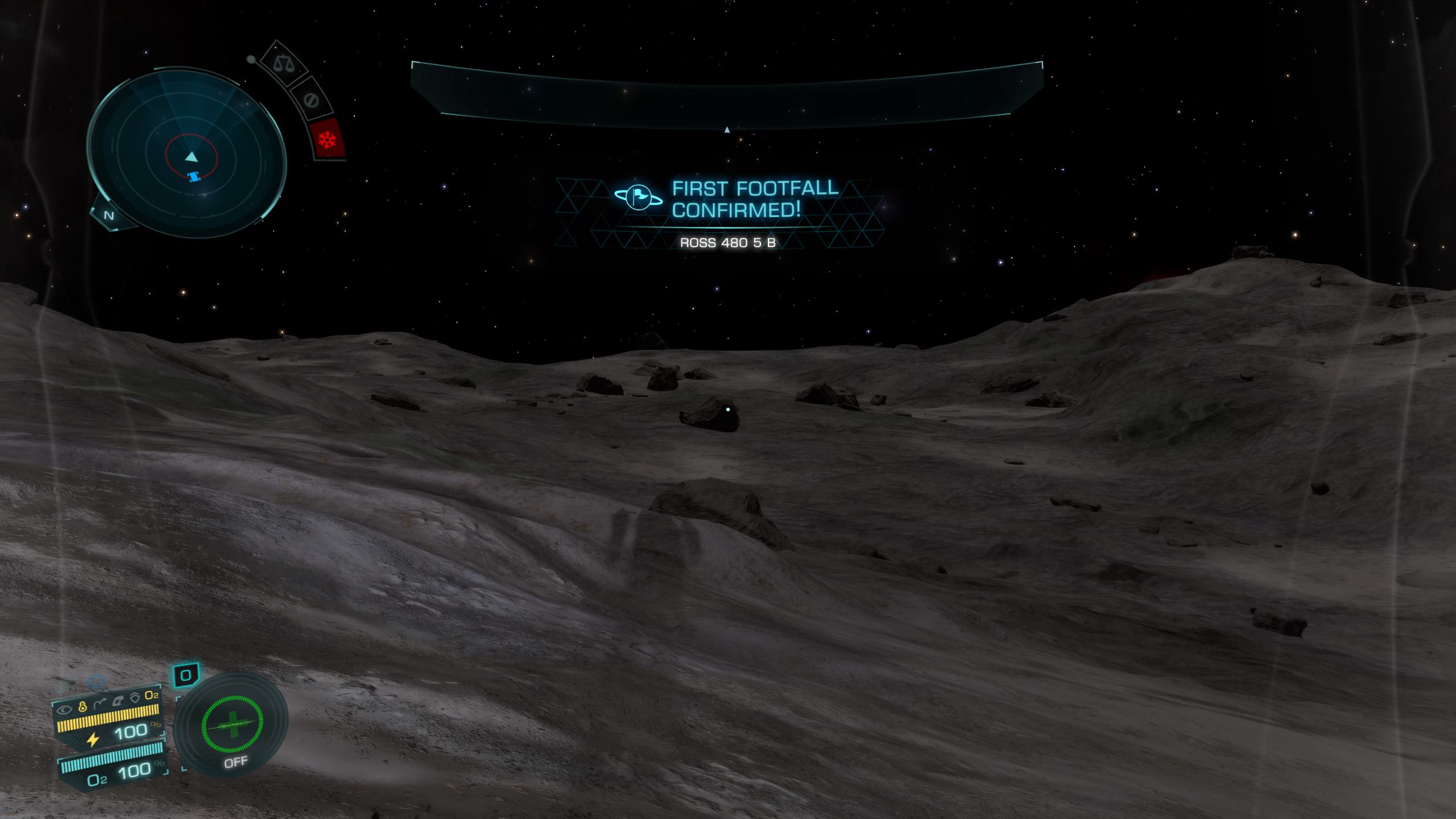Viewport: 1456px width, 819px height.
Task: Click the yellow O2 life support icon
Action: (x=151, y=695)
